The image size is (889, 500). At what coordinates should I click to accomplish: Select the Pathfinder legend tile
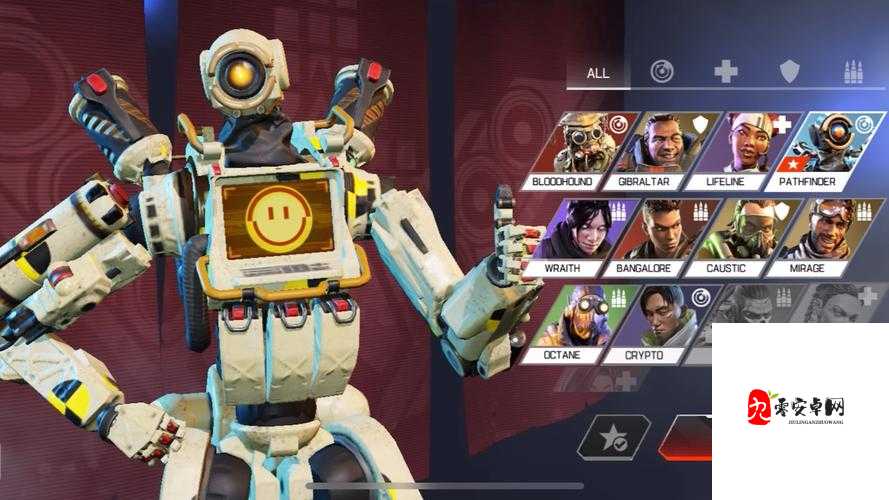coord(824,150)
